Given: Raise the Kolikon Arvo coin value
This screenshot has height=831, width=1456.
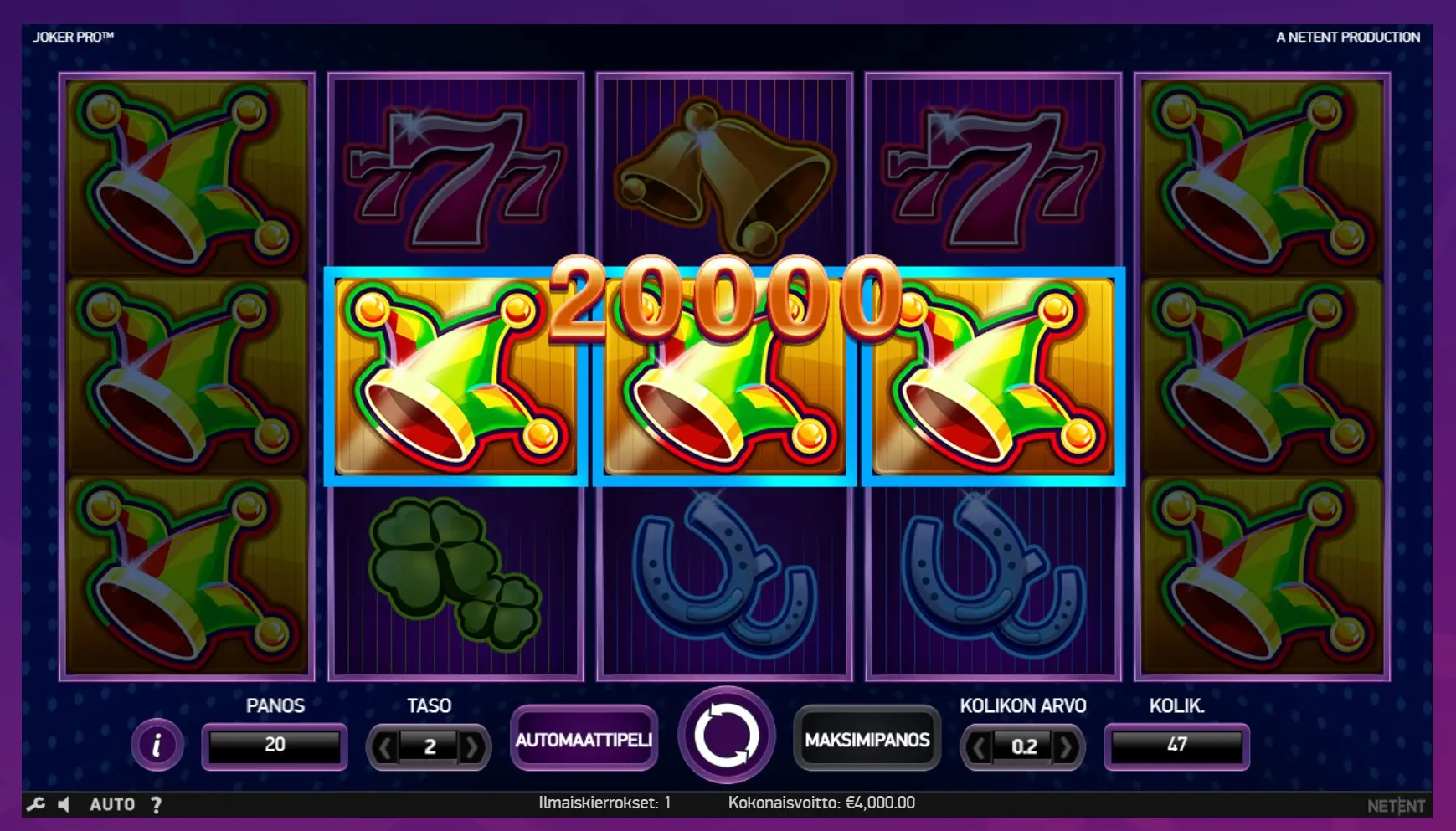Looking at the screenshot, I should click(x=1066, y=746).
